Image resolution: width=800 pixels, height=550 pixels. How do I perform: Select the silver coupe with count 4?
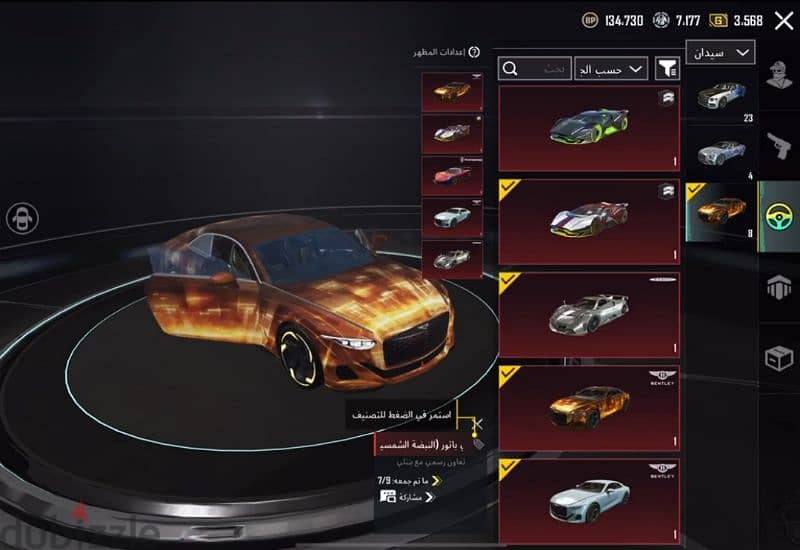pyautogui.click(x=719, y=155)
